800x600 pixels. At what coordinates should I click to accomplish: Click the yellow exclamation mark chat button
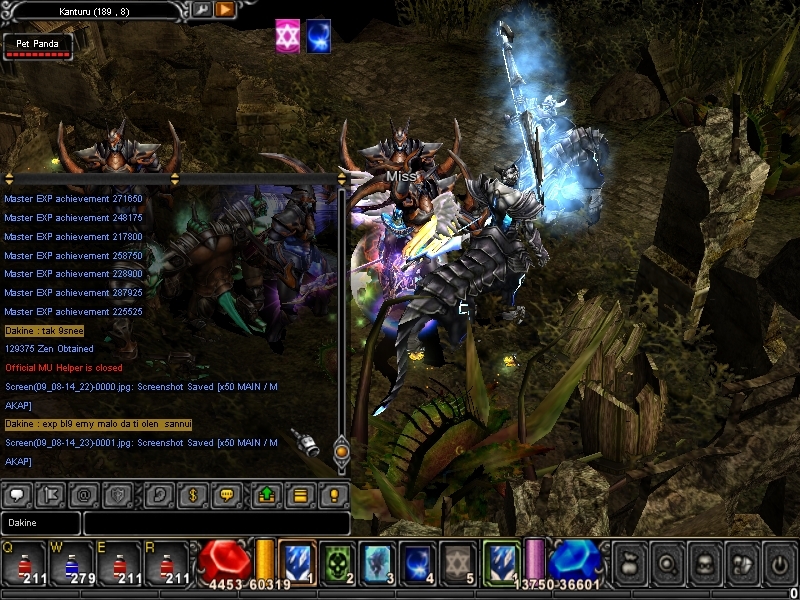click(334, 494)
